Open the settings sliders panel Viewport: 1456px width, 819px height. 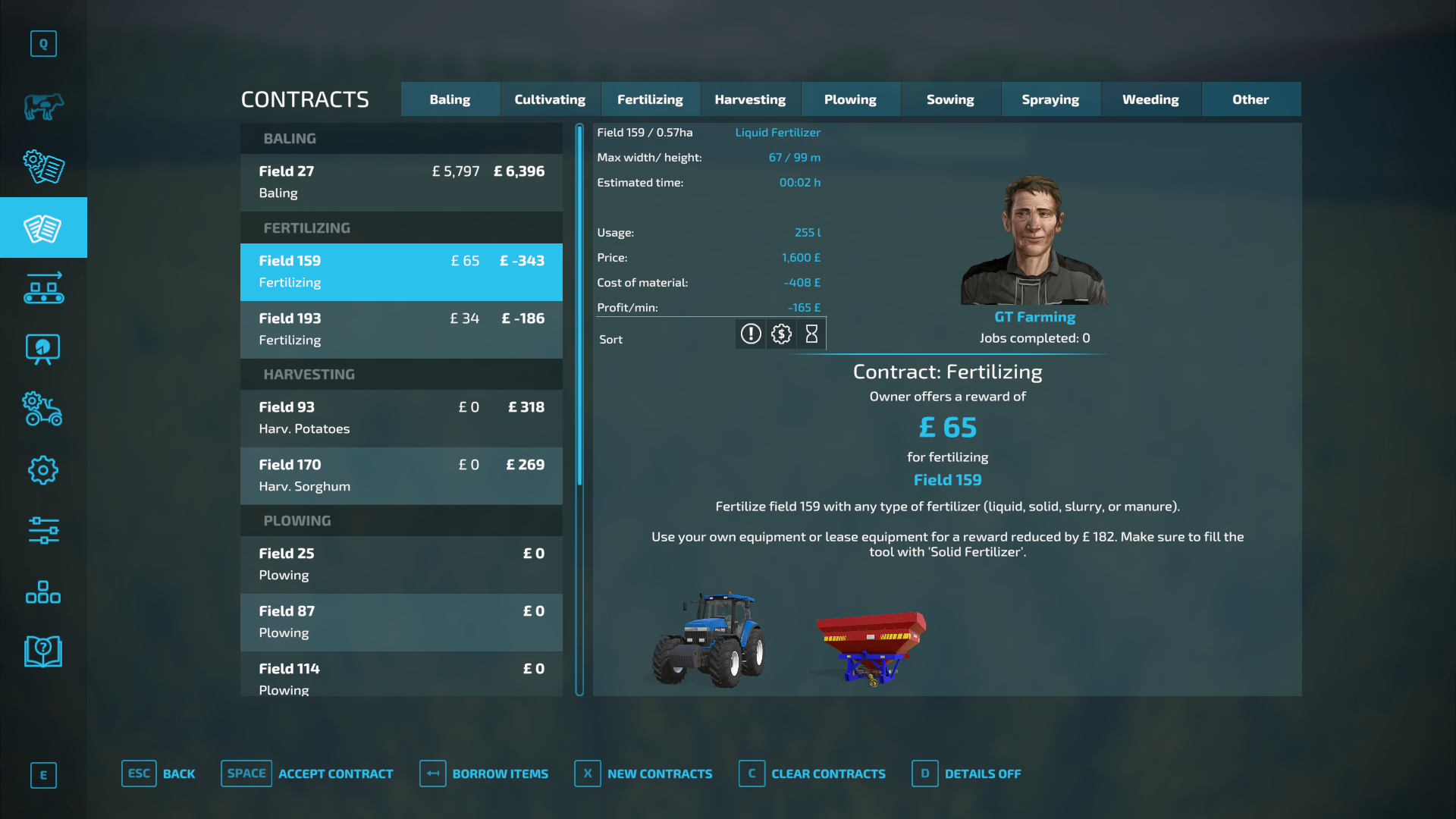43,532
